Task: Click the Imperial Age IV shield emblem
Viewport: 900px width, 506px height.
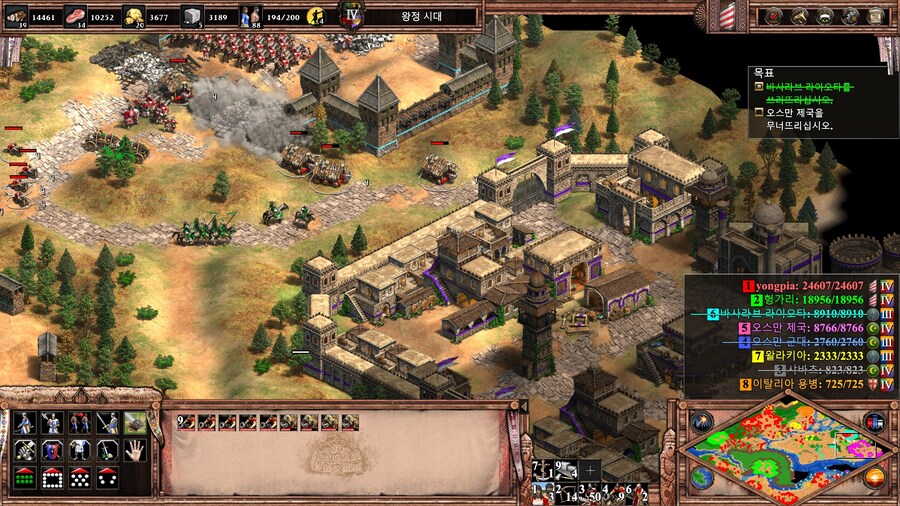Action: pos(351,15)
